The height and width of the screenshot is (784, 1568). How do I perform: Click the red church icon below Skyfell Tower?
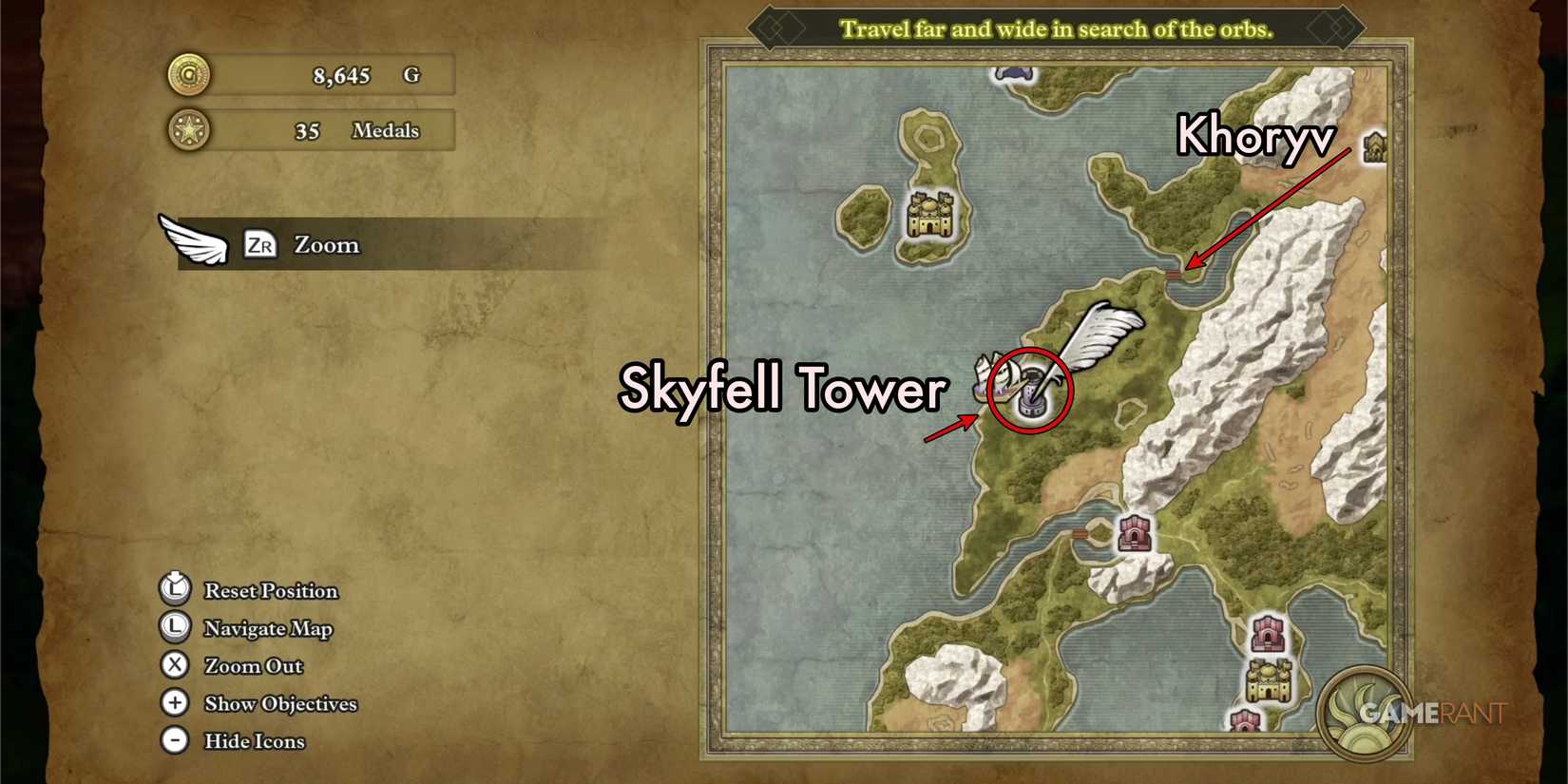pos(1136,532)
